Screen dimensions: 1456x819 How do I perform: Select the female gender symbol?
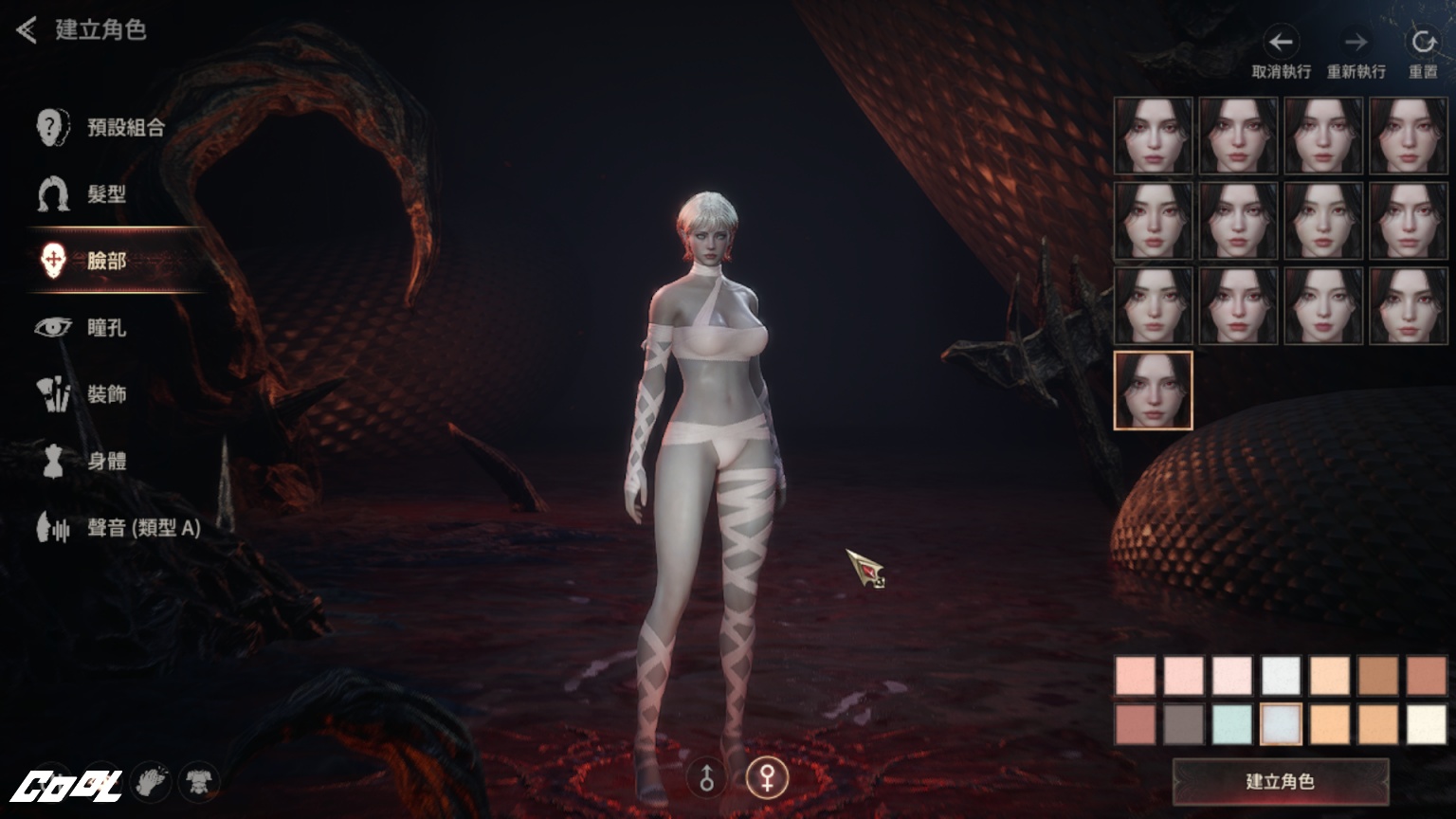767,778
